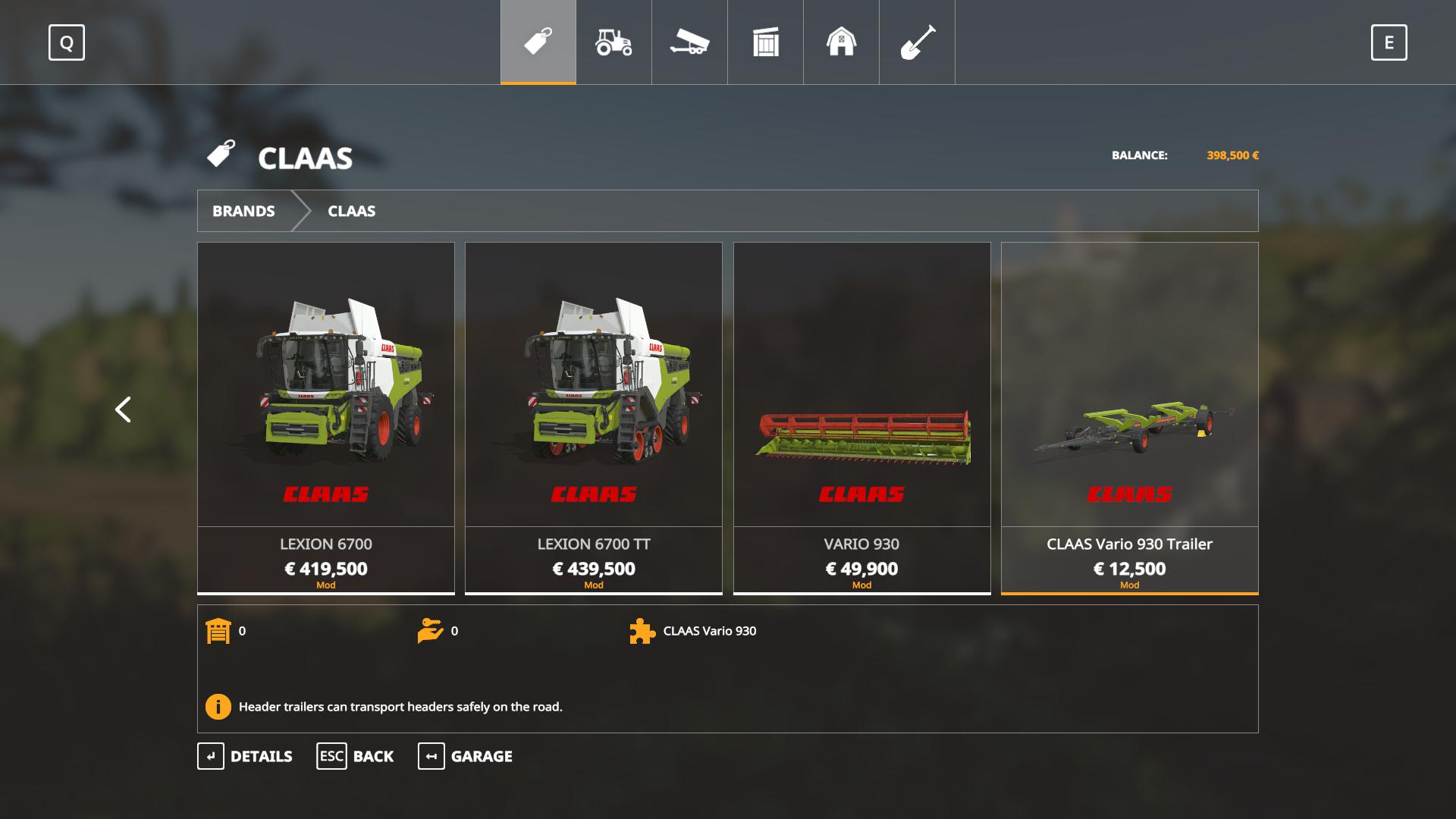This screenshot has height=819, width=1456.
Task: Switch to the brands price-tag tab
Action: [538, 42]
